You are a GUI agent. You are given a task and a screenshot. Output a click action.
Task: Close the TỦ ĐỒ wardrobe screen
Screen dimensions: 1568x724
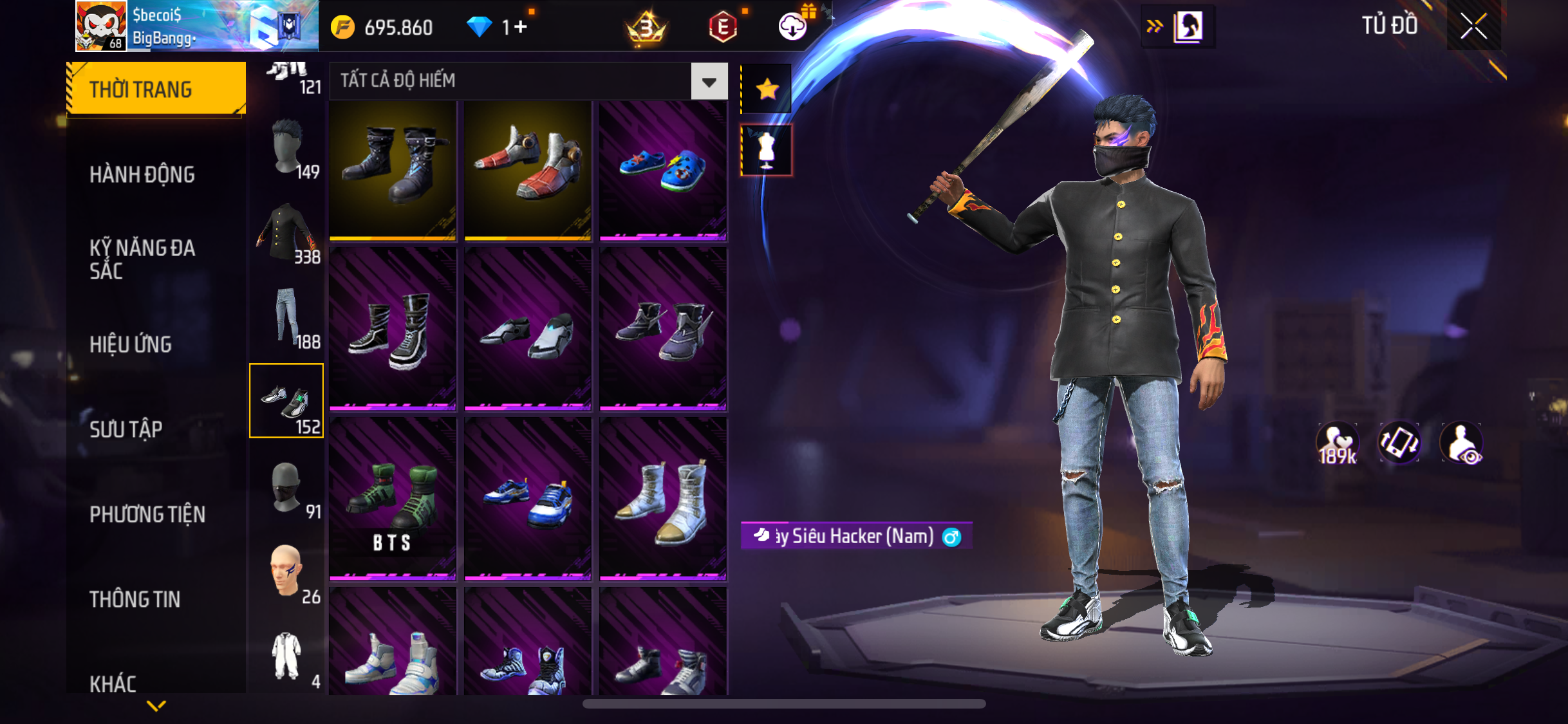1473,26
